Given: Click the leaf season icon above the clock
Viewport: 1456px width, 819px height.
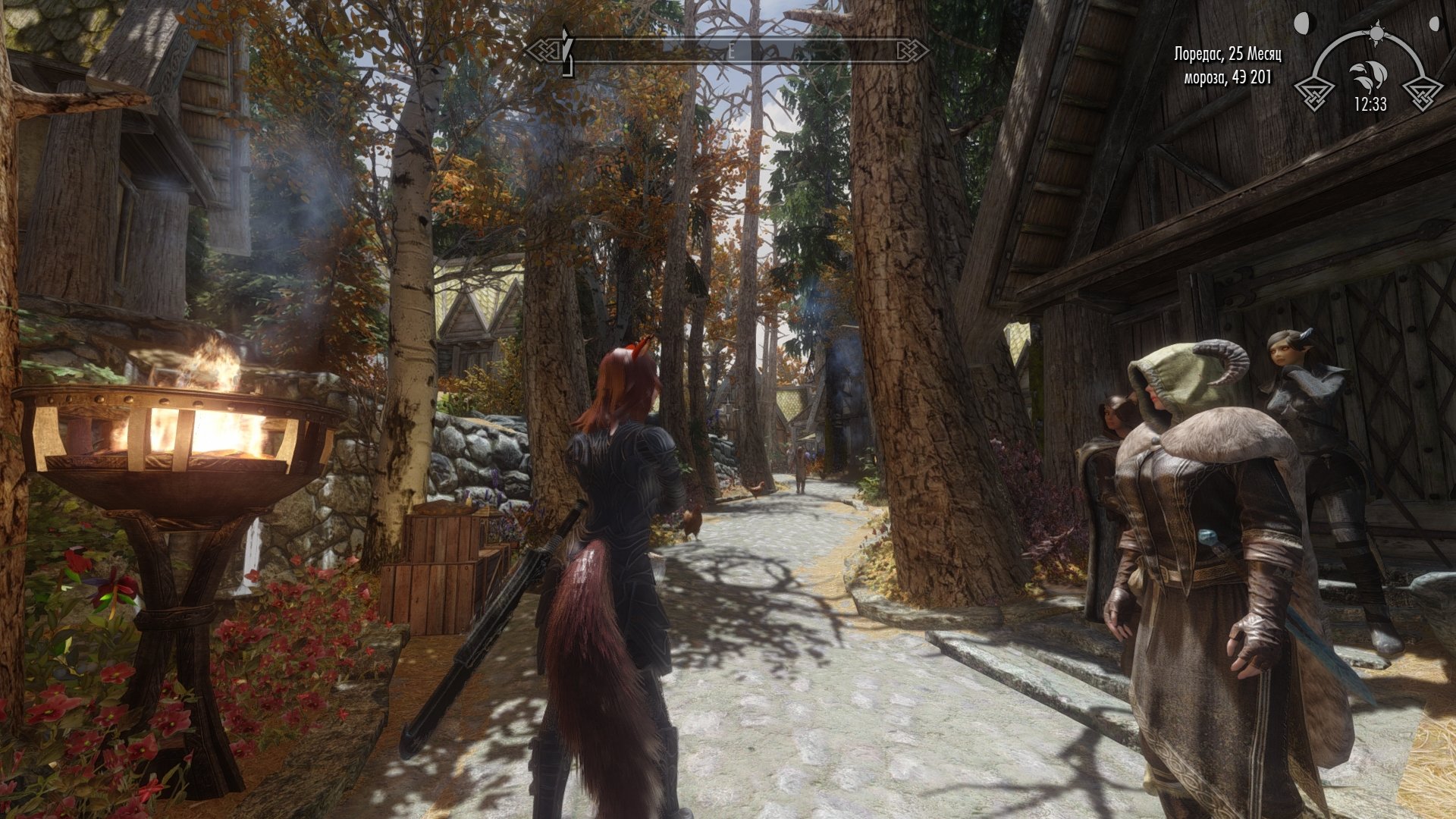Looking at the screenshot, I should (1367, 77).
